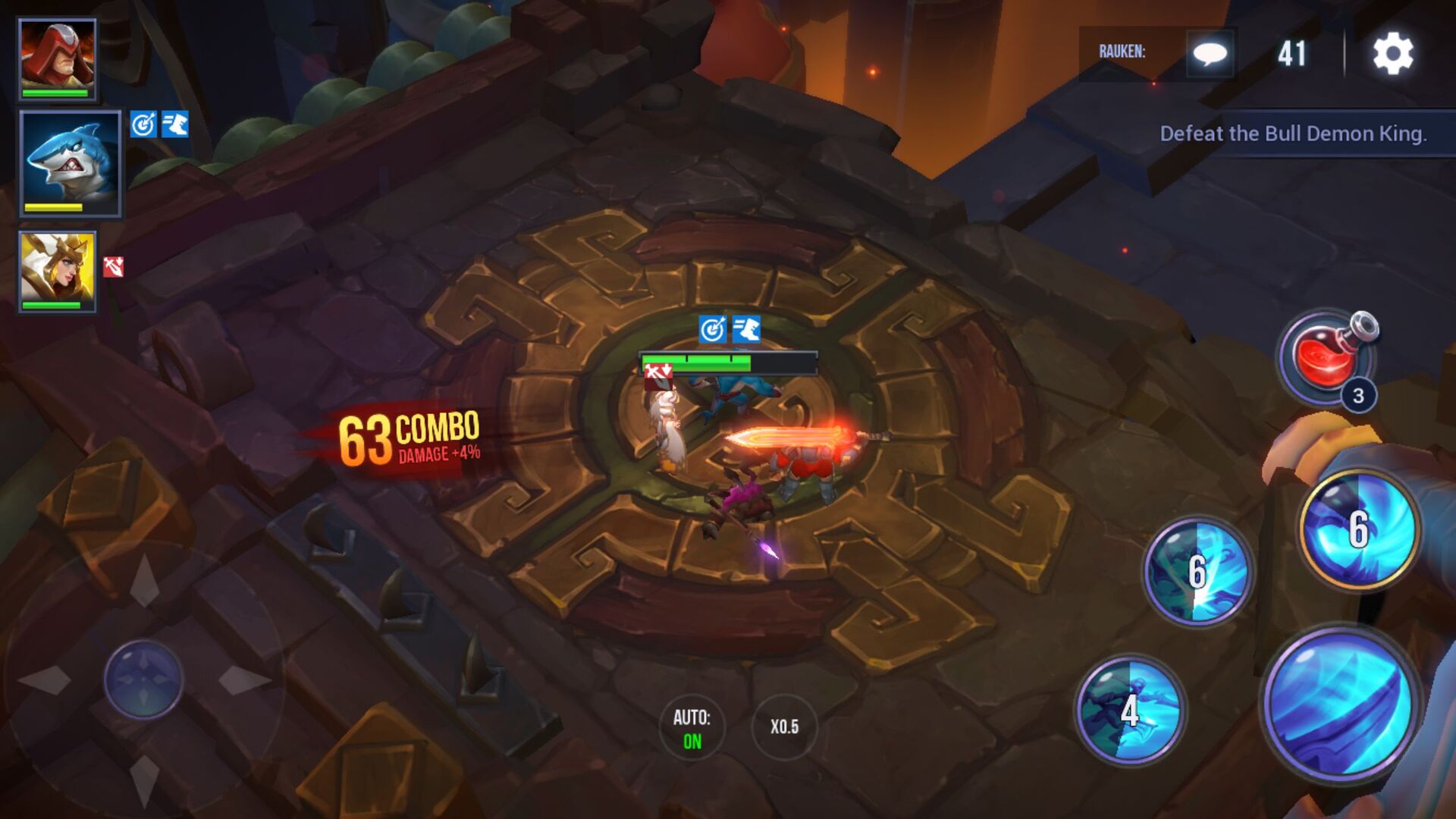Open Rauken's chat bubble
Viewport: 1456px width, 819px height.
(x=1211, y=54)
